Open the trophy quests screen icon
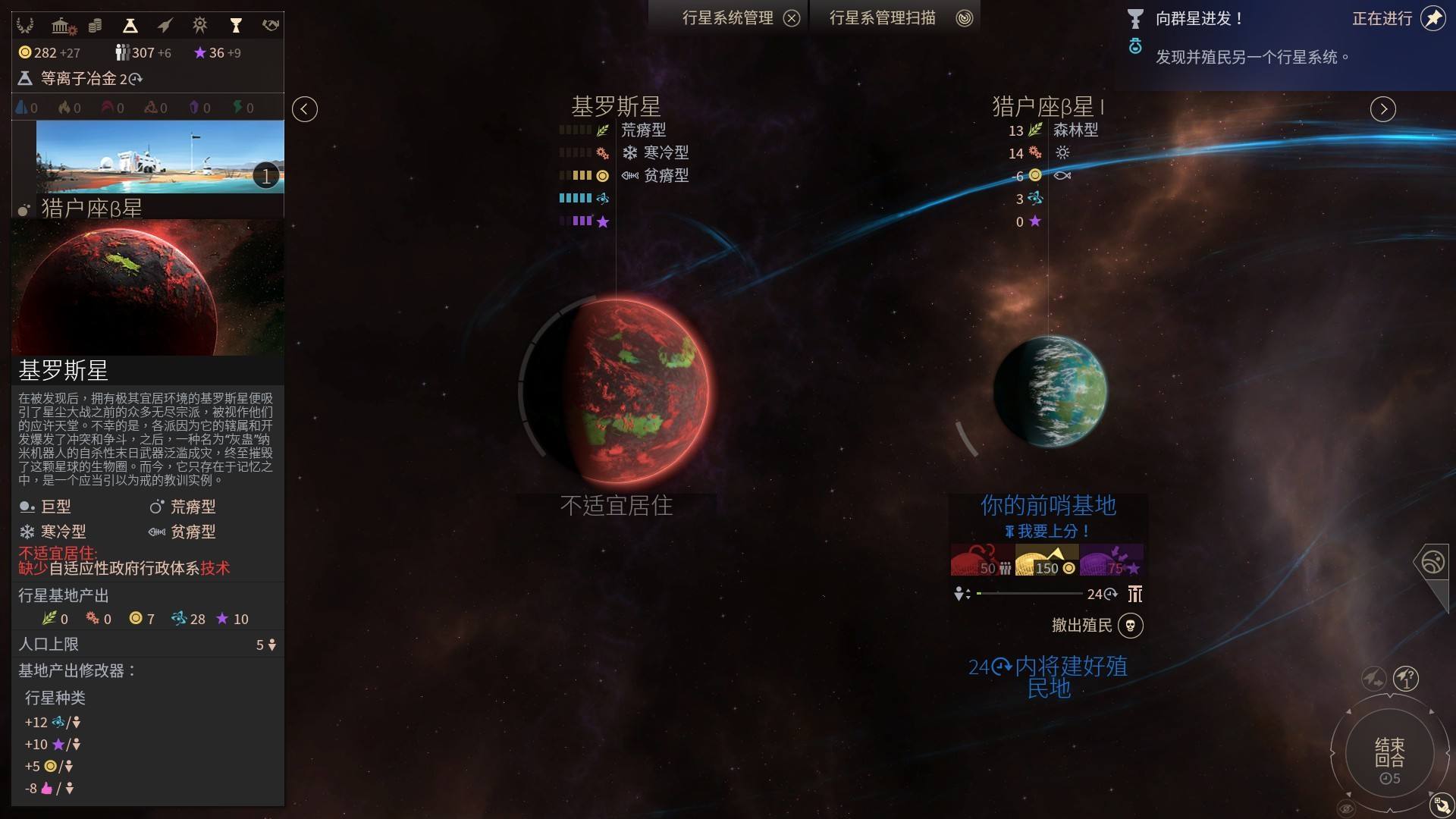 pyautogui.click(x=236, y=27)
